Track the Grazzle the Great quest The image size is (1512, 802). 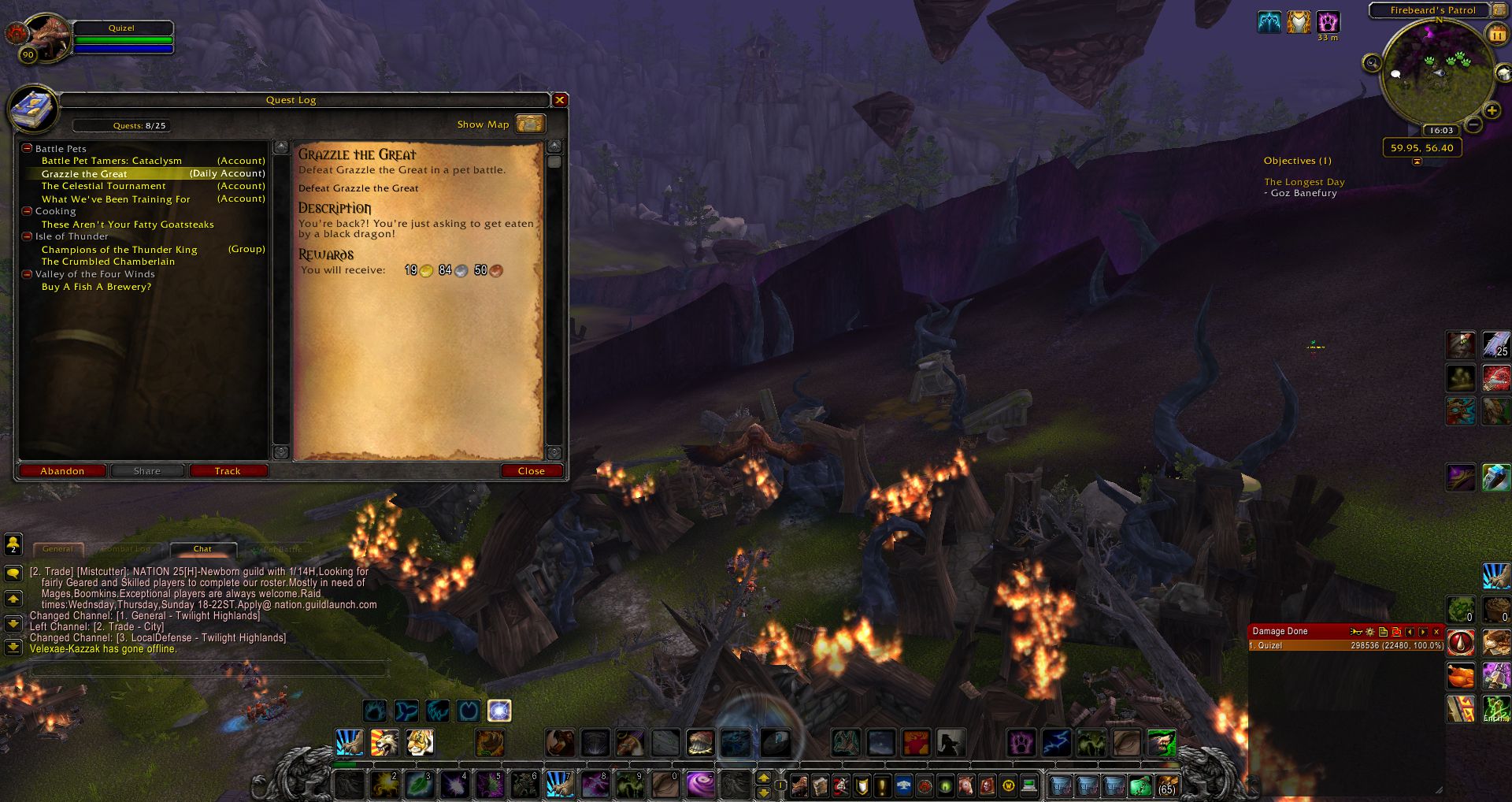(228, 471)
